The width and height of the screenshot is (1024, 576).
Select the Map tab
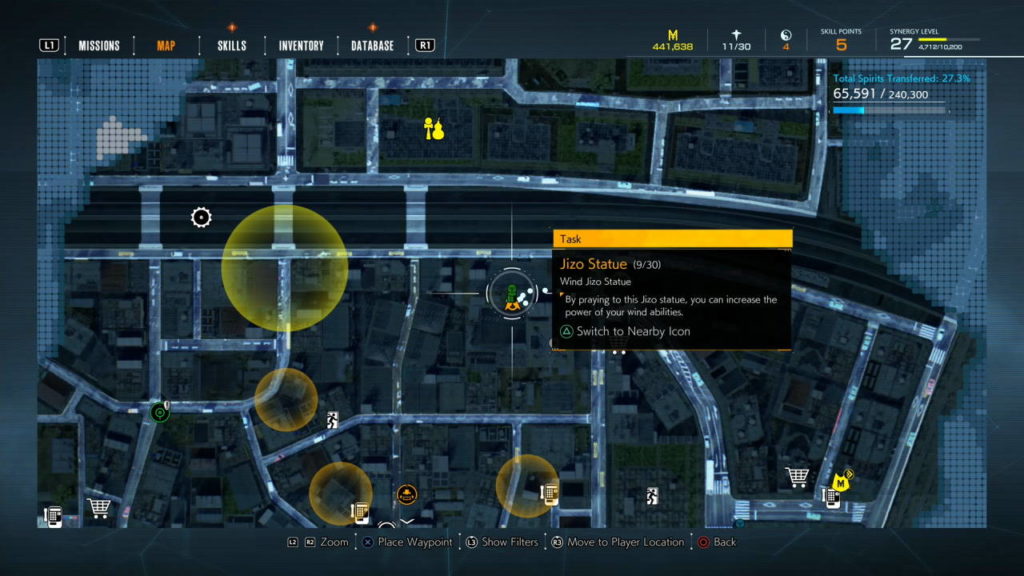coord(166,45)
